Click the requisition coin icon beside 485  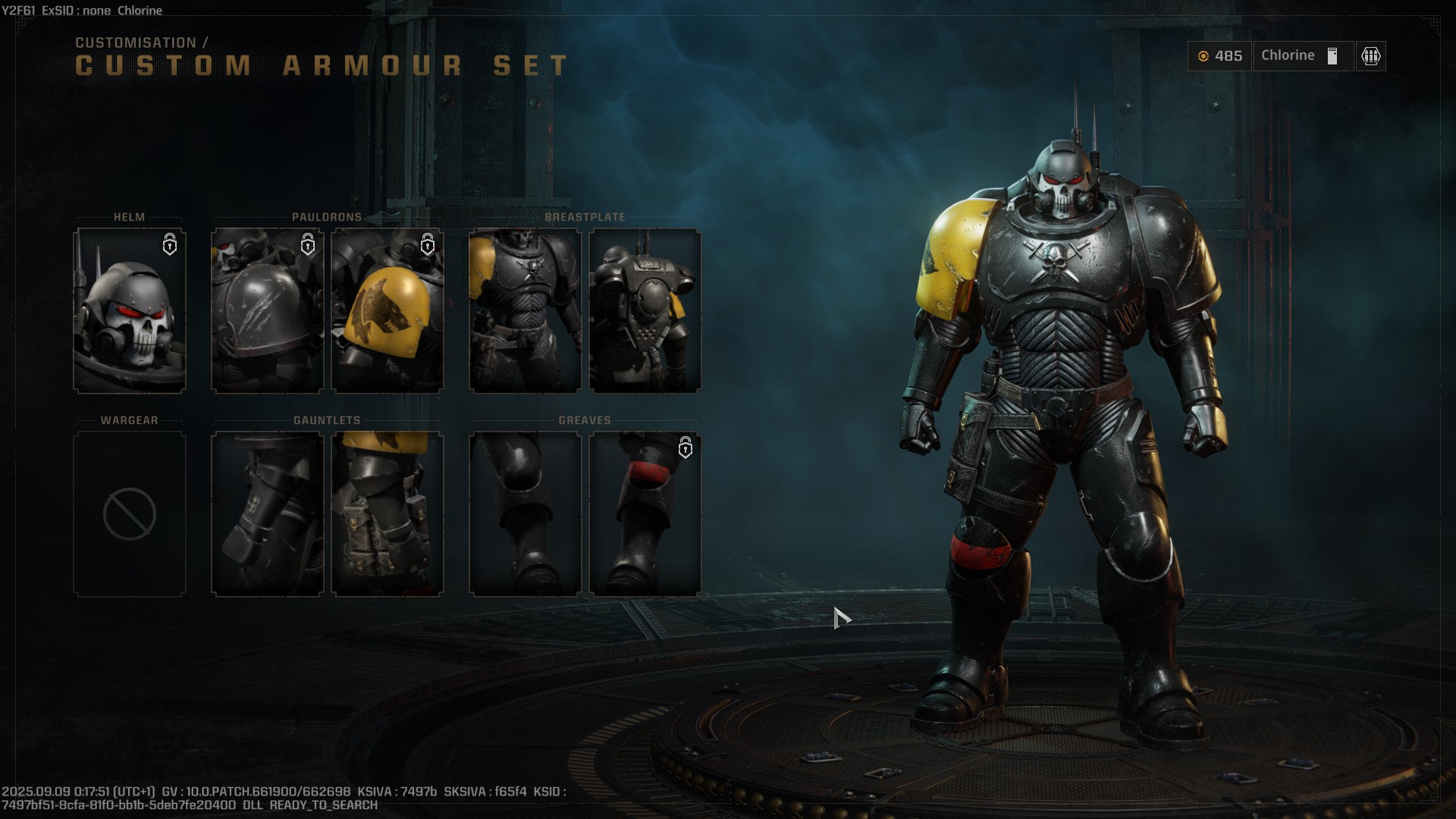[x=1206, y=55]
